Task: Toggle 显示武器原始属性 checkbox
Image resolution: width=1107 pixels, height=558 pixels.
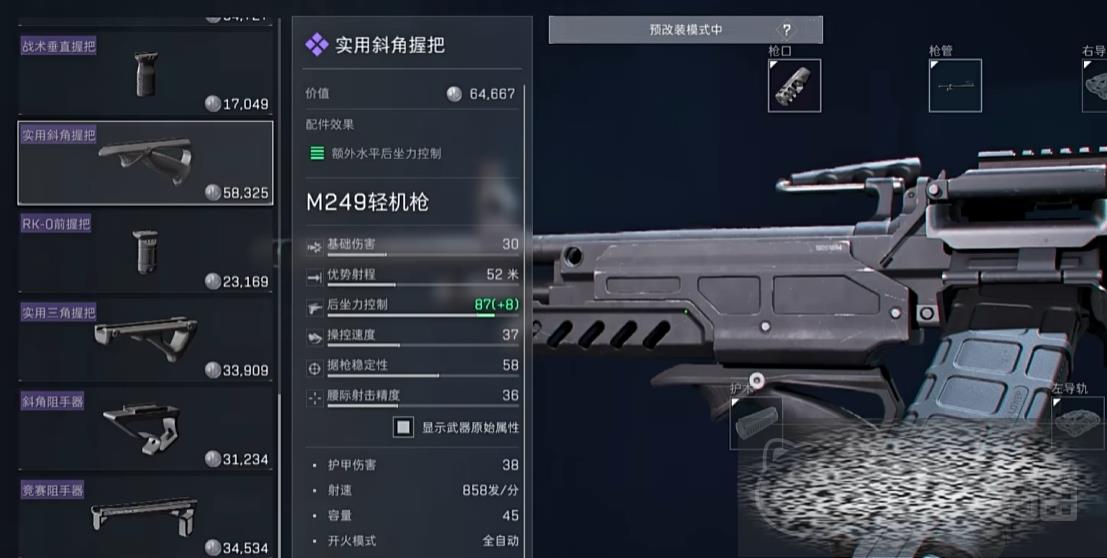Action: [x=403, y=427]
